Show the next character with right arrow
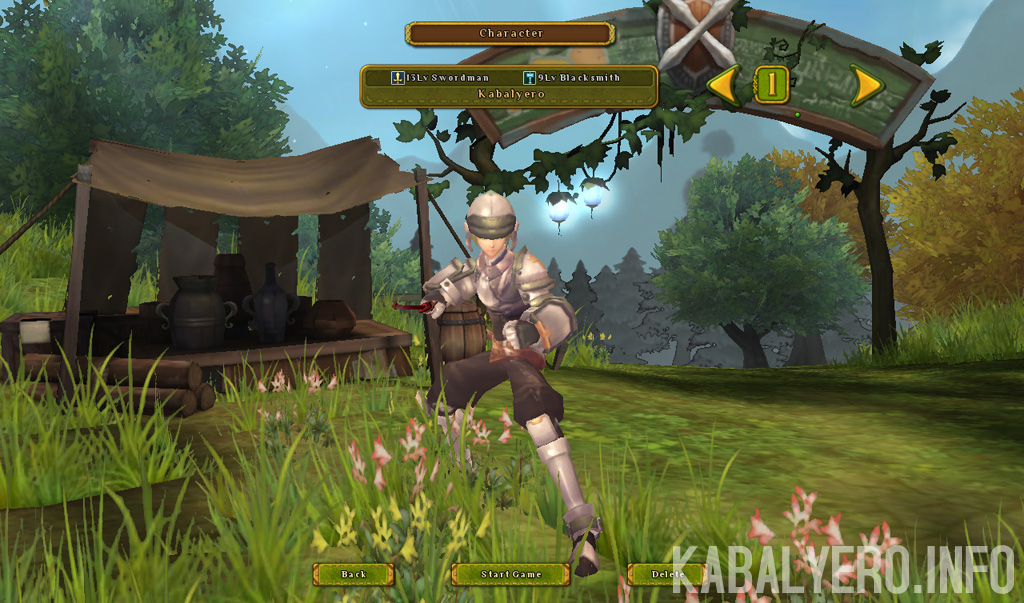This screenshot has width=1024, height=603. tap(866, 85)
